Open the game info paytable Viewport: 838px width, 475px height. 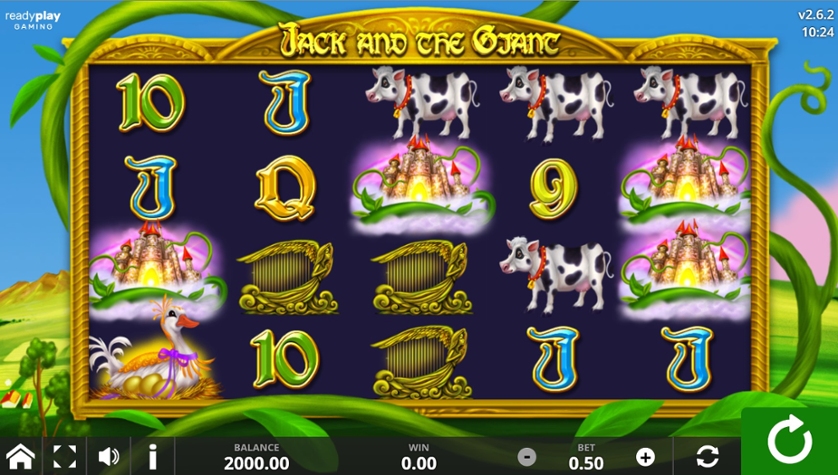tap(152, 457)
